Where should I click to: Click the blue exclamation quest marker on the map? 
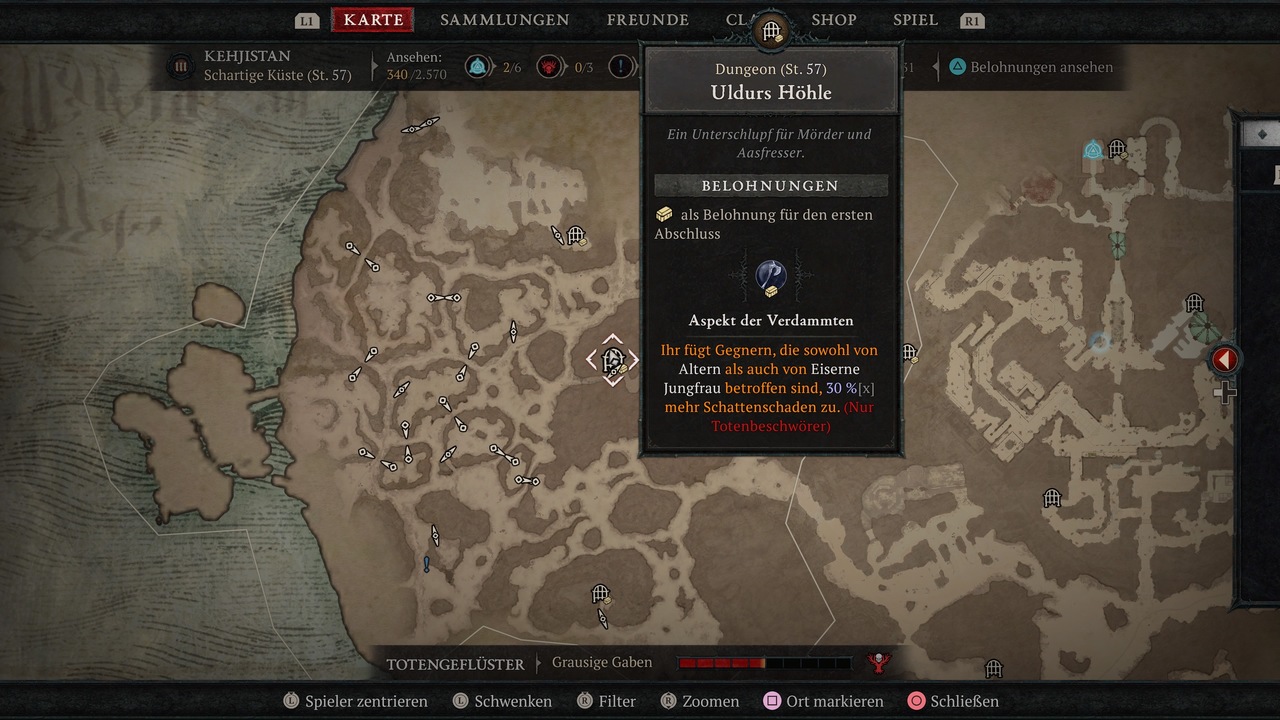427,564
